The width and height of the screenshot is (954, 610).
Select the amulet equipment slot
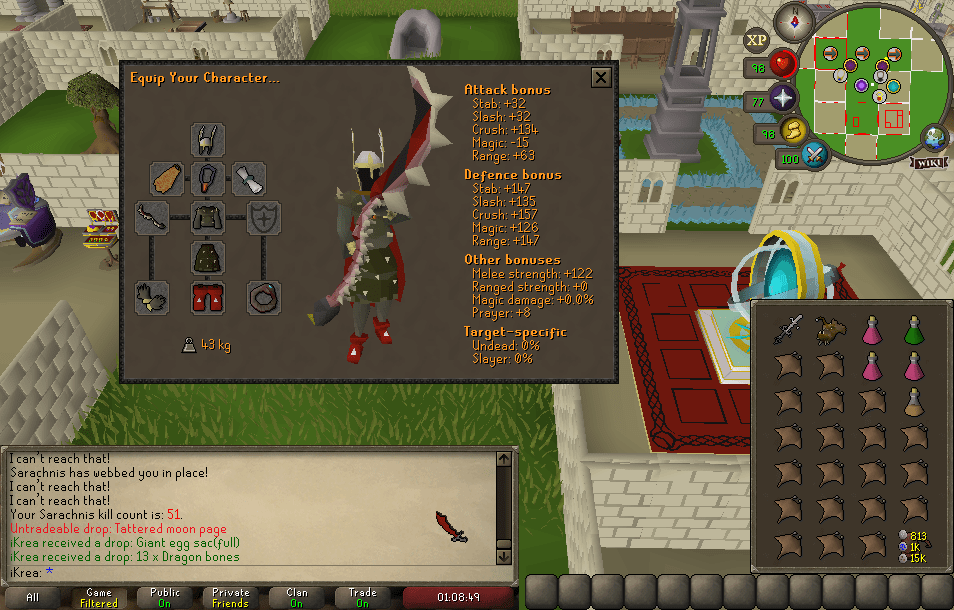click(x=208, y=179)
